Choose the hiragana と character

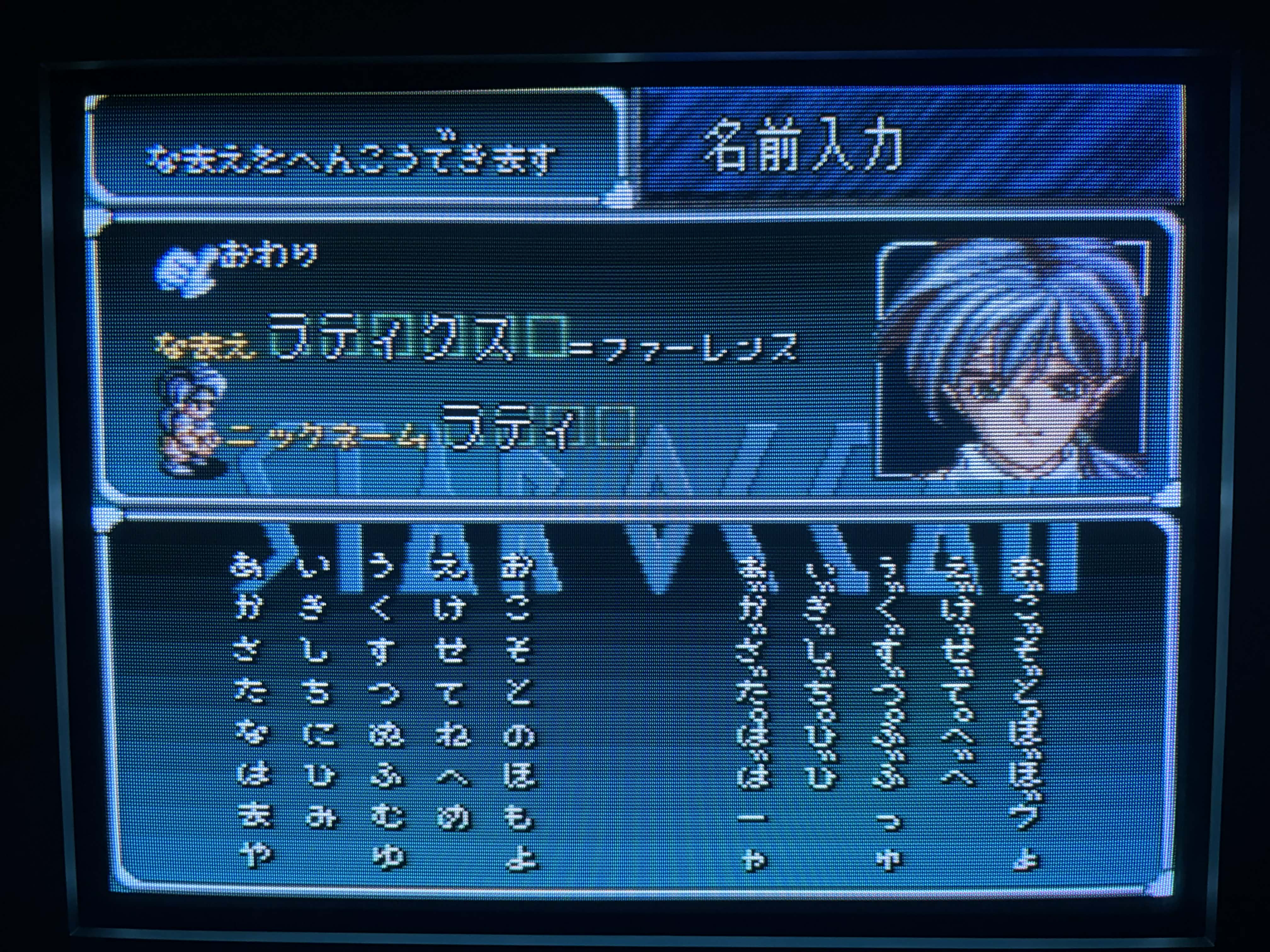[x=518, y=693]
